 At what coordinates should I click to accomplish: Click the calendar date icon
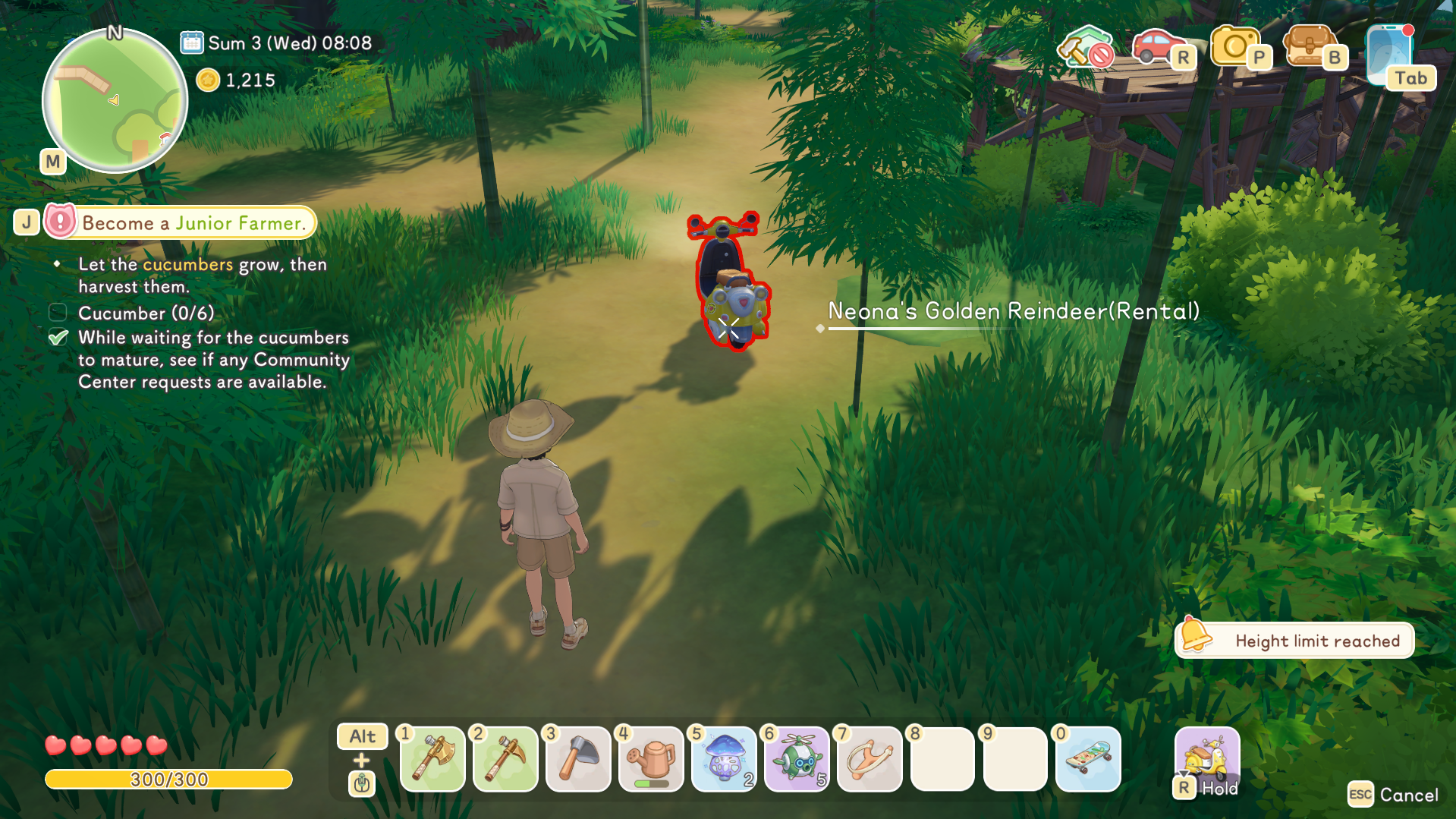(x=191, y=43)
